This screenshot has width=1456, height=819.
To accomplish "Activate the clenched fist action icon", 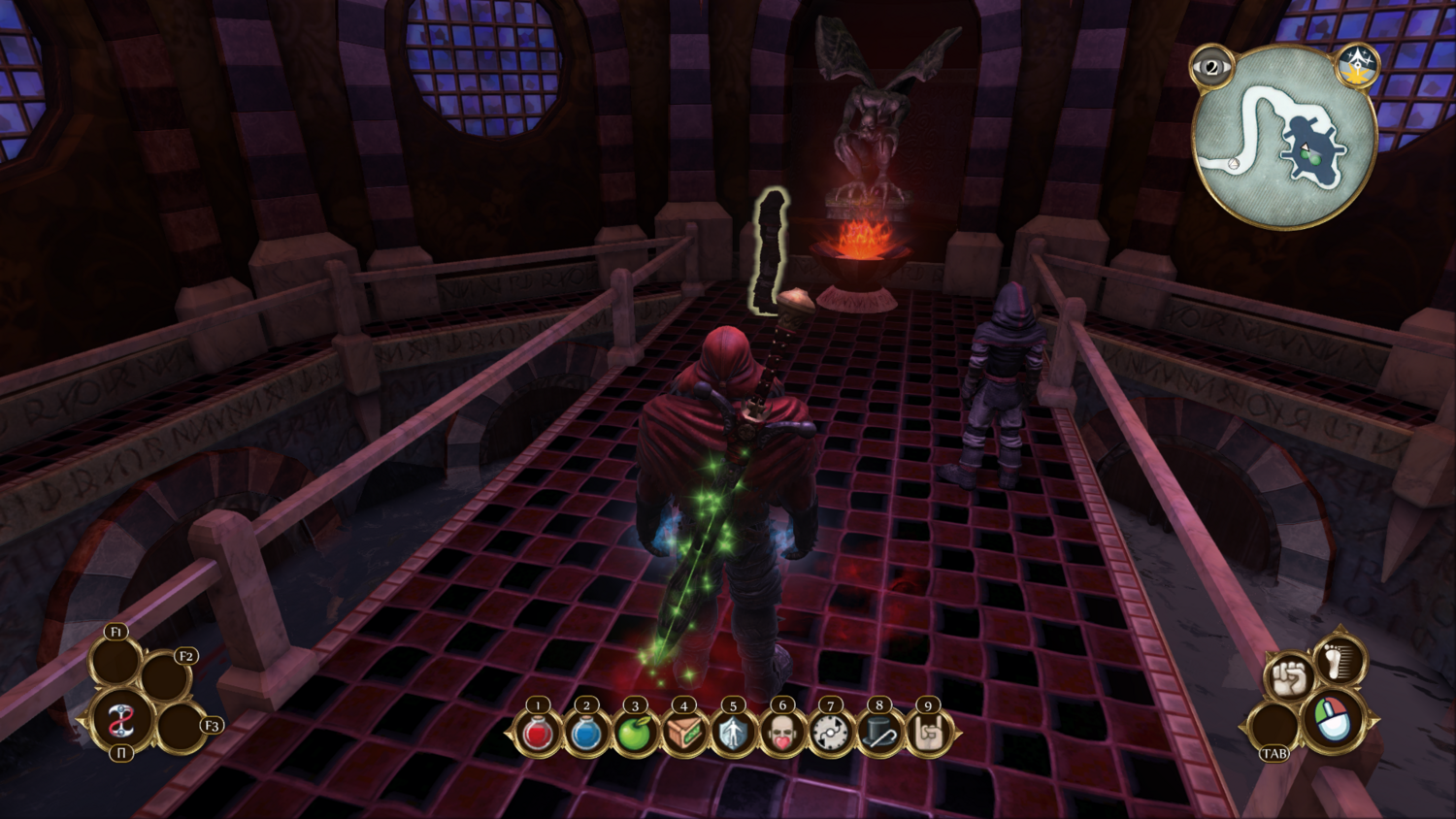I will (1290, 678).
